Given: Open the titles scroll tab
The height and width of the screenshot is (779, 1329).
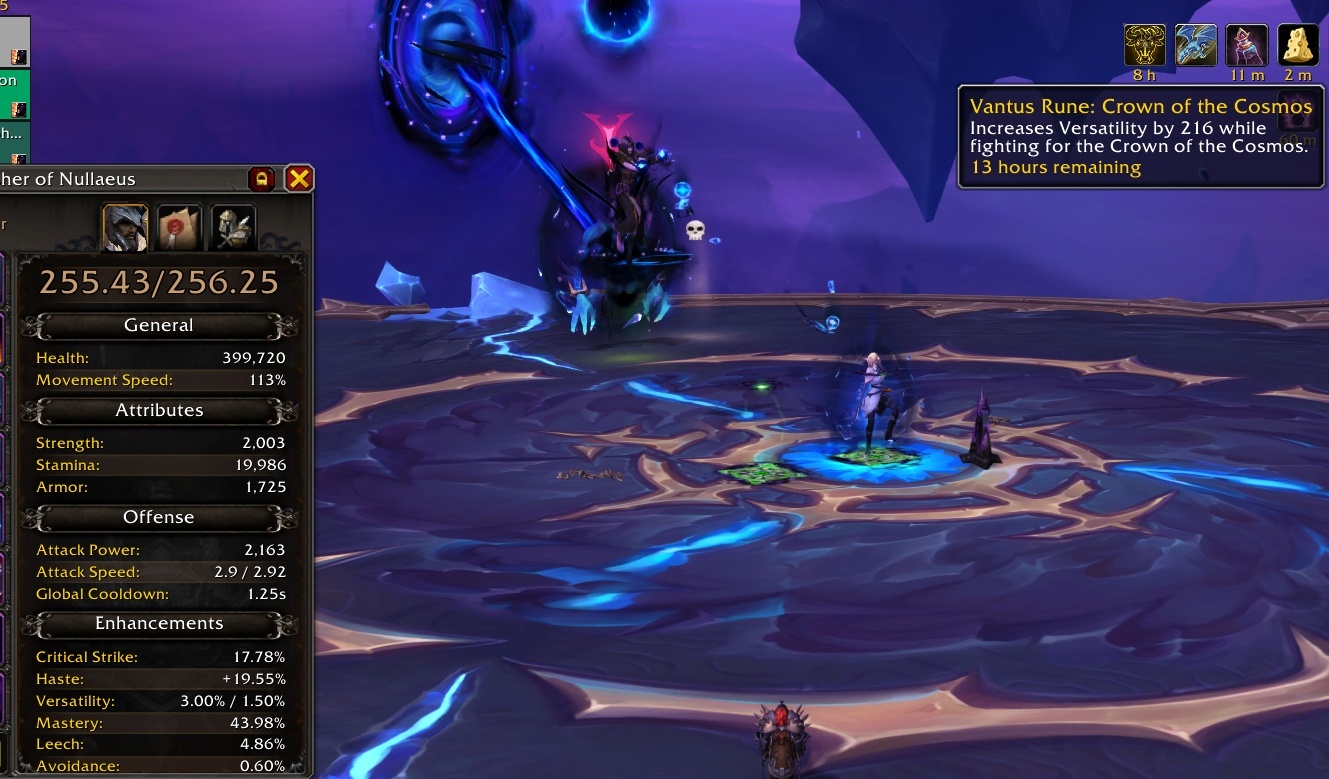Looking at the screenshot, I should click(179, 227).
